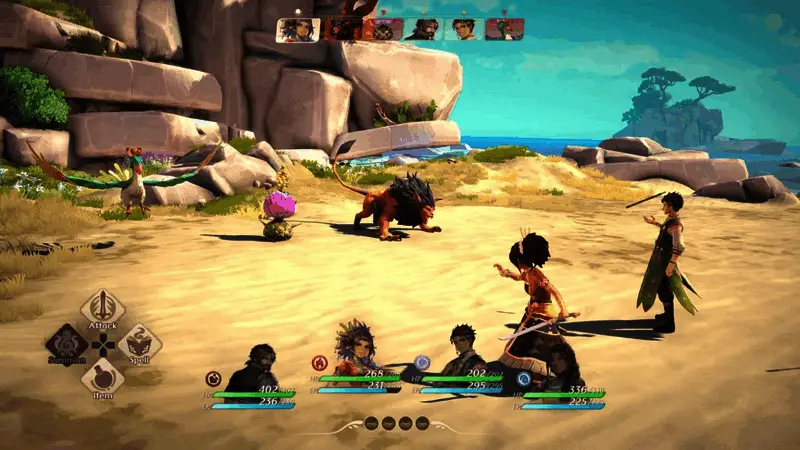Select the darkened Summon command
The width and height of the screenshot is (800, 450).
coord(66,344)
